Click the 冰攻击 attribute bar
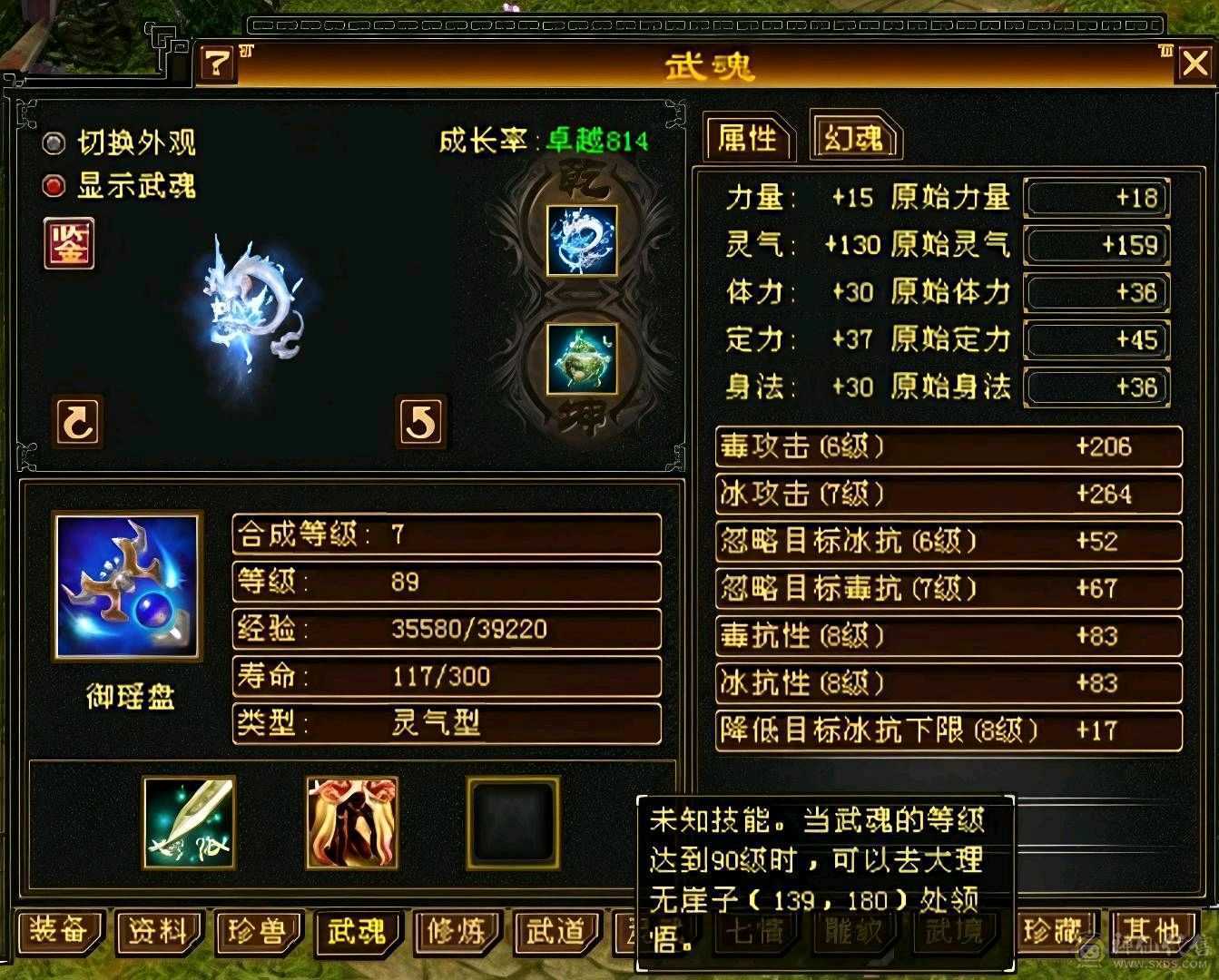 (x=949, y=494)
